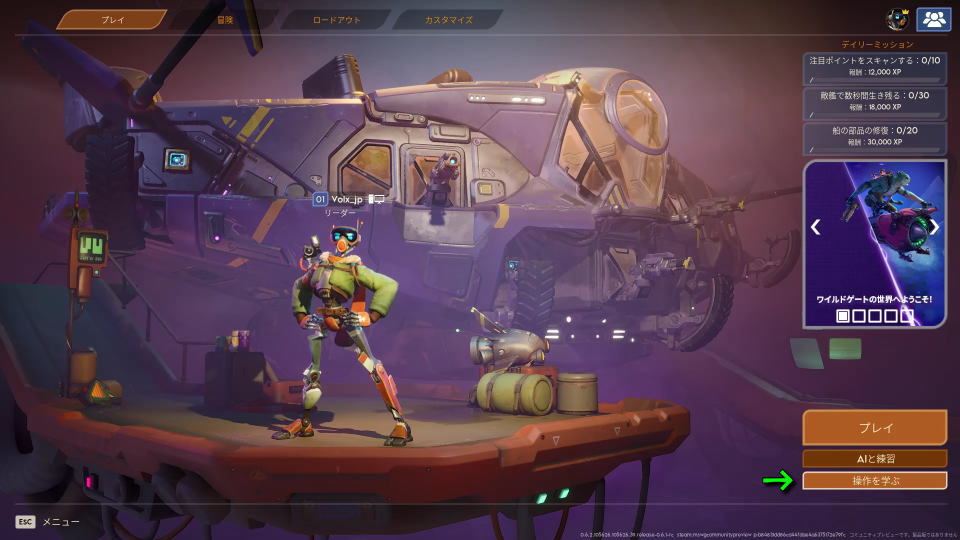The height and width of the screenshot is (540, 960).
Task: Click the Volx_jp leader name tag
Action: tap(347, 200)
